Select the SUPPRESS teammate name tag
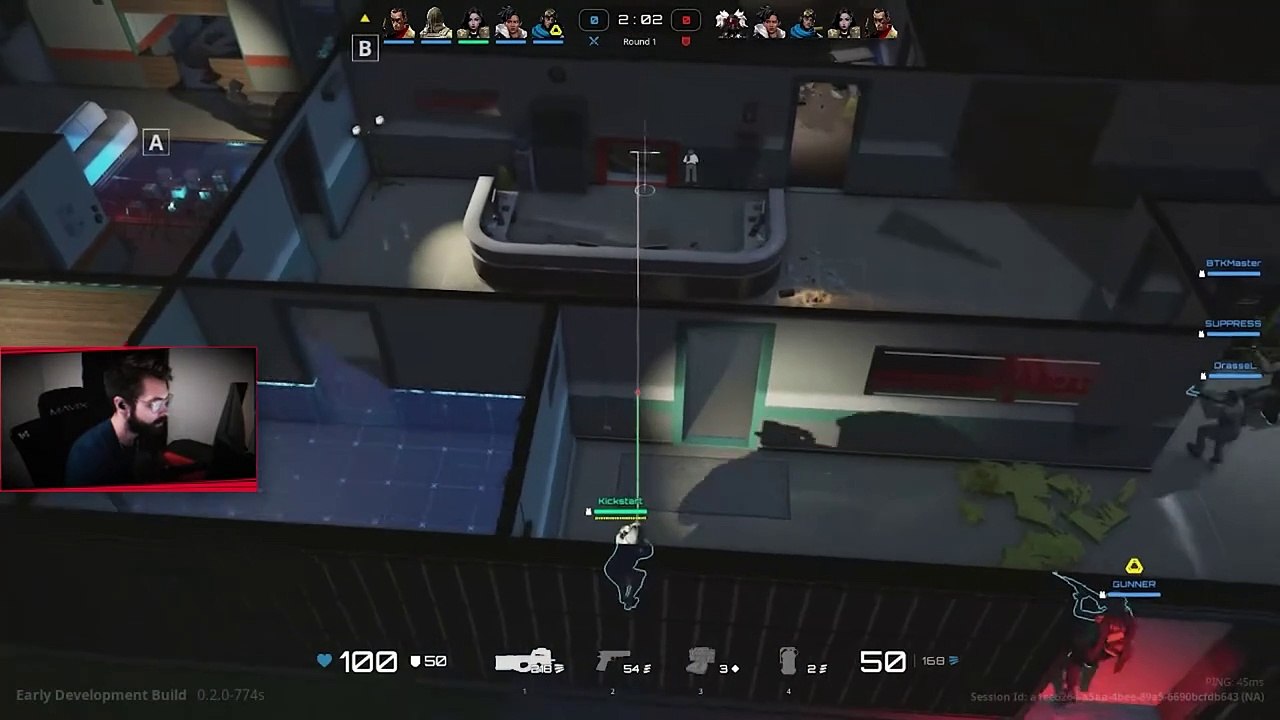This screenshot has width=1280, height=720. click(x=1232, y=324)
